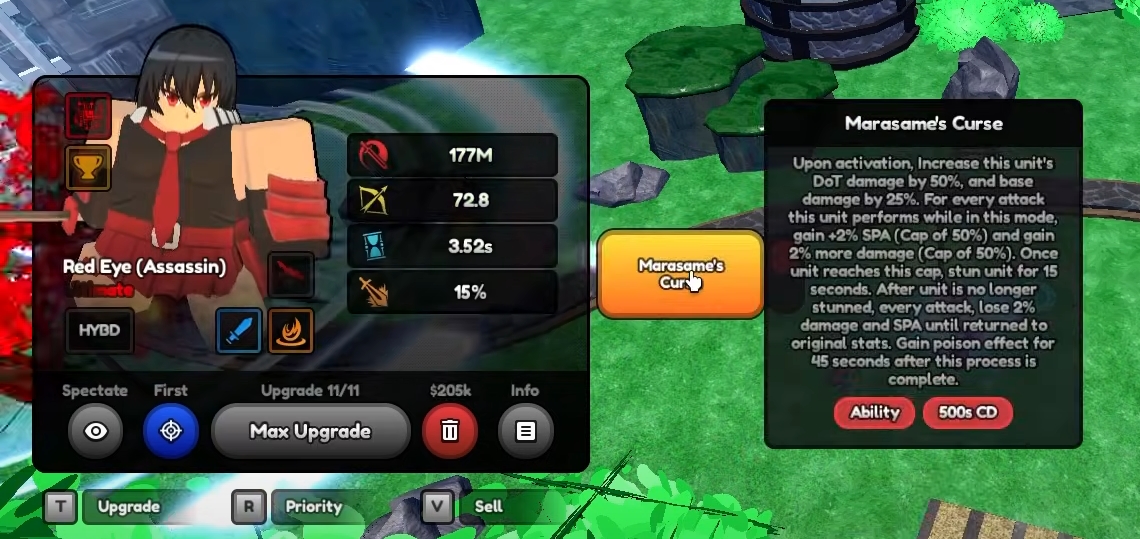Screen dimensions: 1140x539
Task: Click the Sell shortcut button
Action: 488,507
